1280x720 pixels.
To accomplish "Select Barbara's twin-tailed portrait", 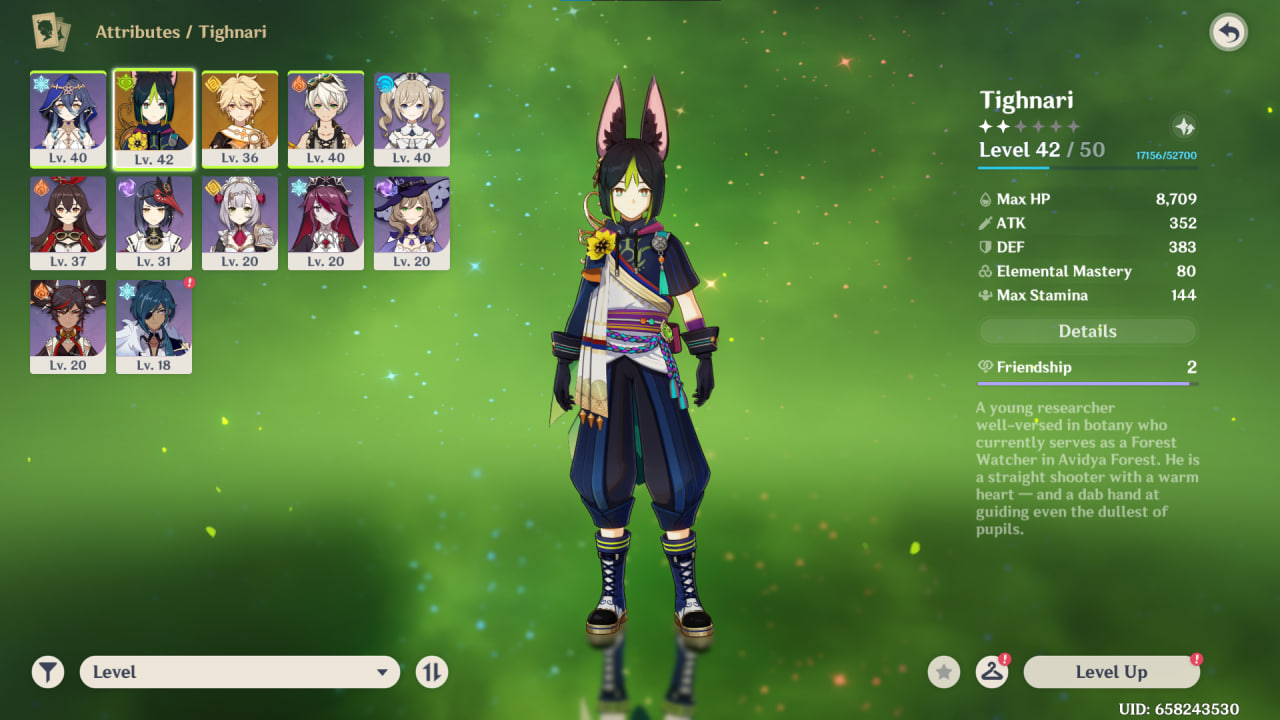I will tap(412, 118).
